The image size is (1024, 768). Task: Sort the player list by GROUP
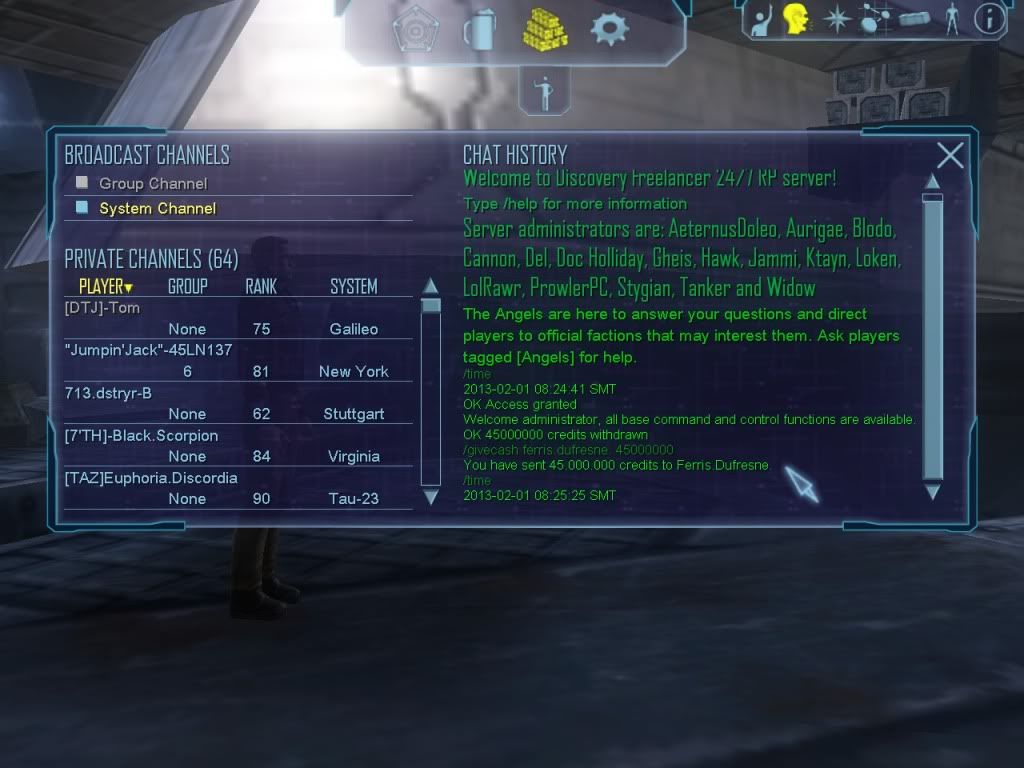(187, 287)
